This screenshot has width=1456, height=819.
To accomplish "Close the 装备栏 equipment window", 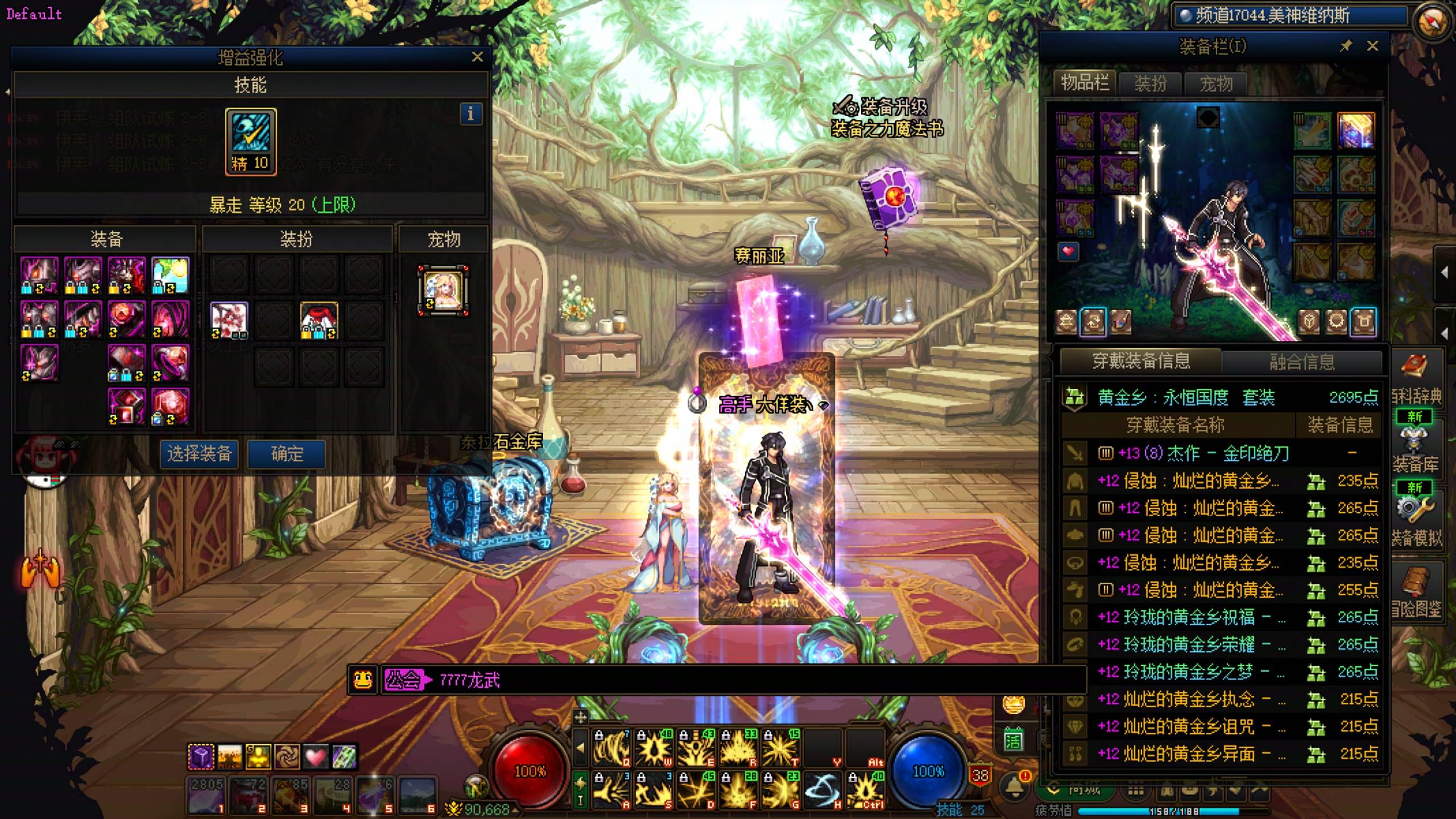I will (1372, 46).
